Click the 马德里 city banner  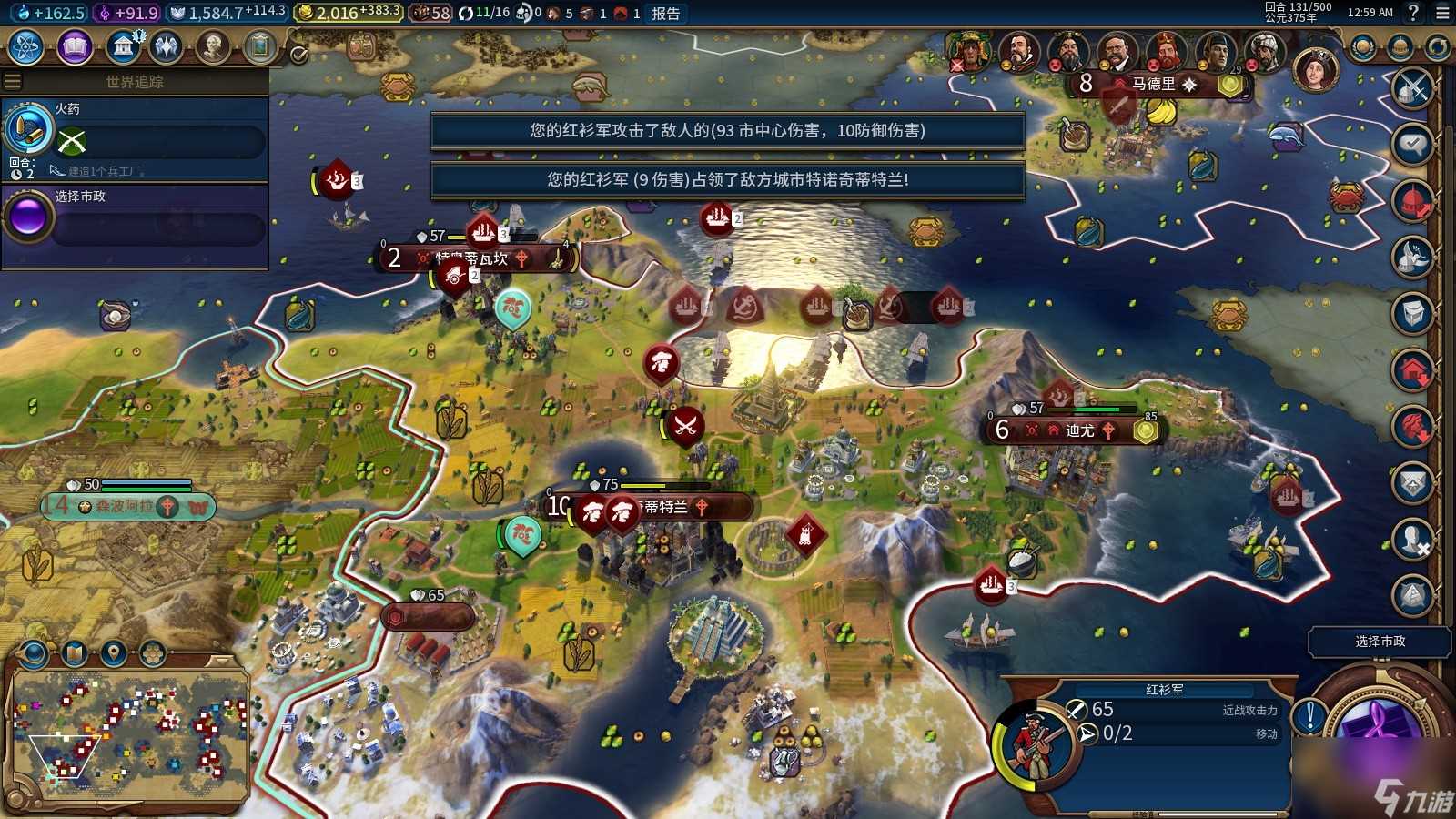pyautogui.click(x=1154, y=84)
